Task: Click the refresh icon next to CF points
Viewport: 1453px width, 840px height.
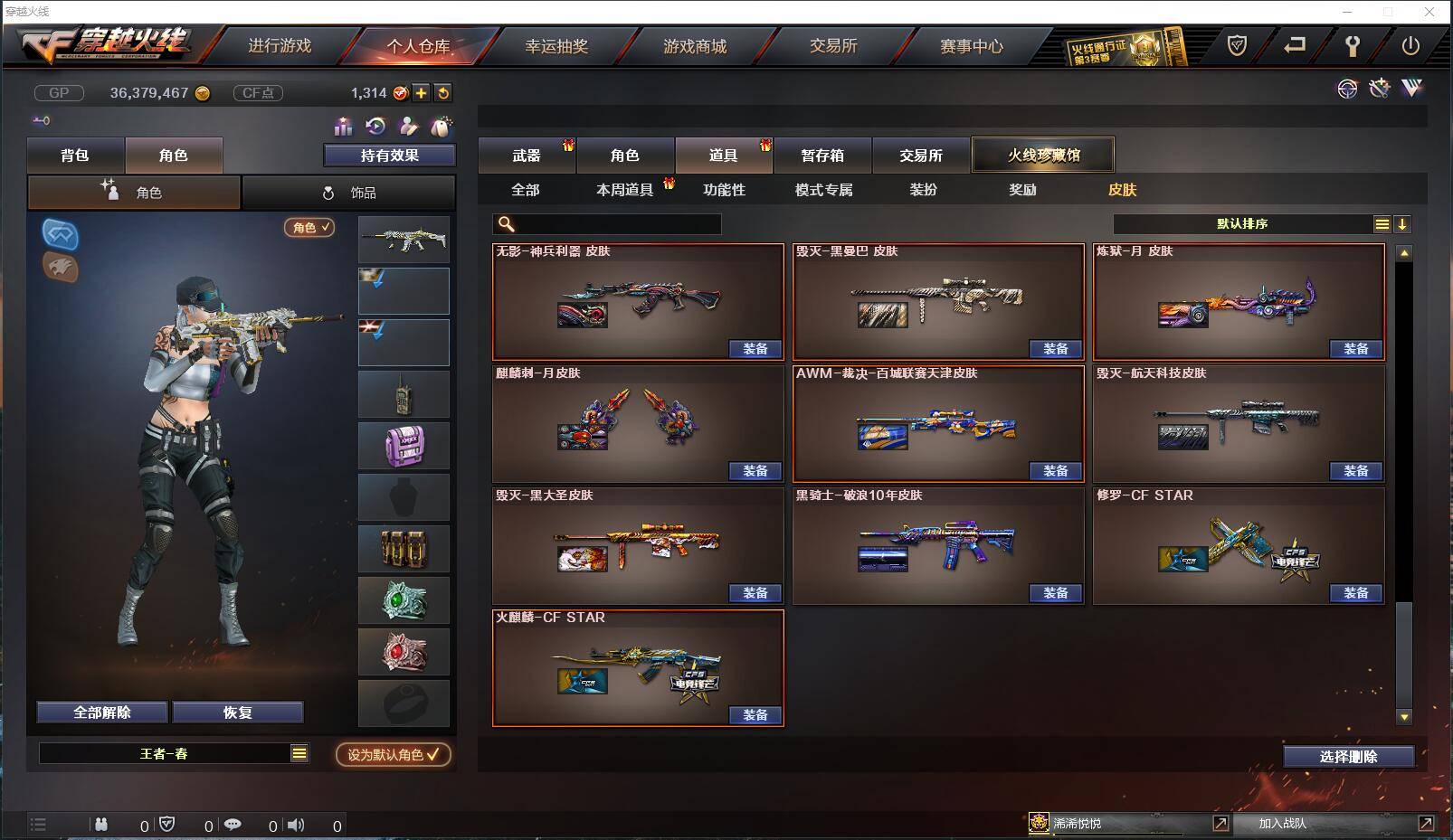Action: tap(442, 92)
